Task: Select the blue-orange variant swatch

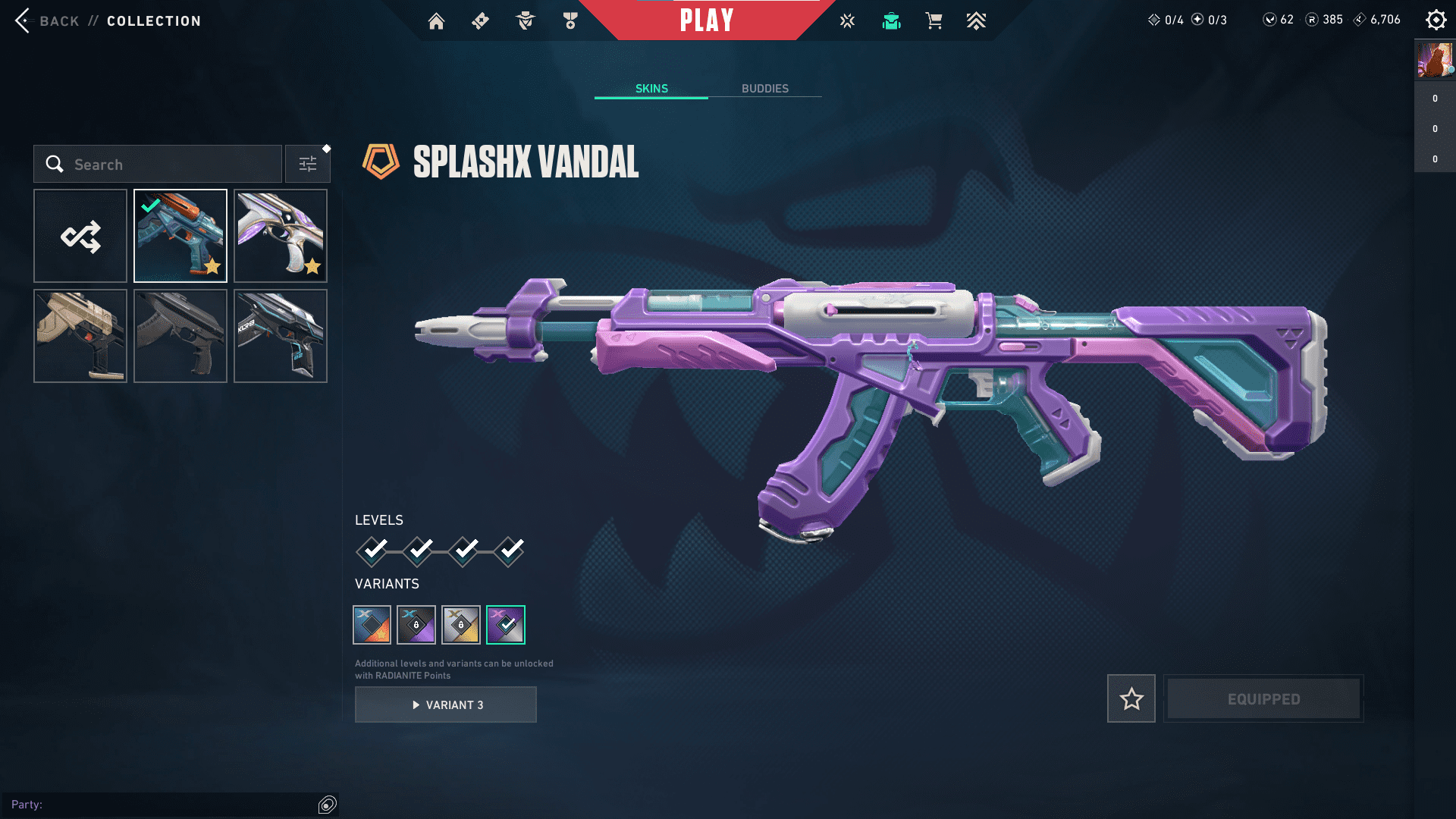Action: (x=372, y=625)
